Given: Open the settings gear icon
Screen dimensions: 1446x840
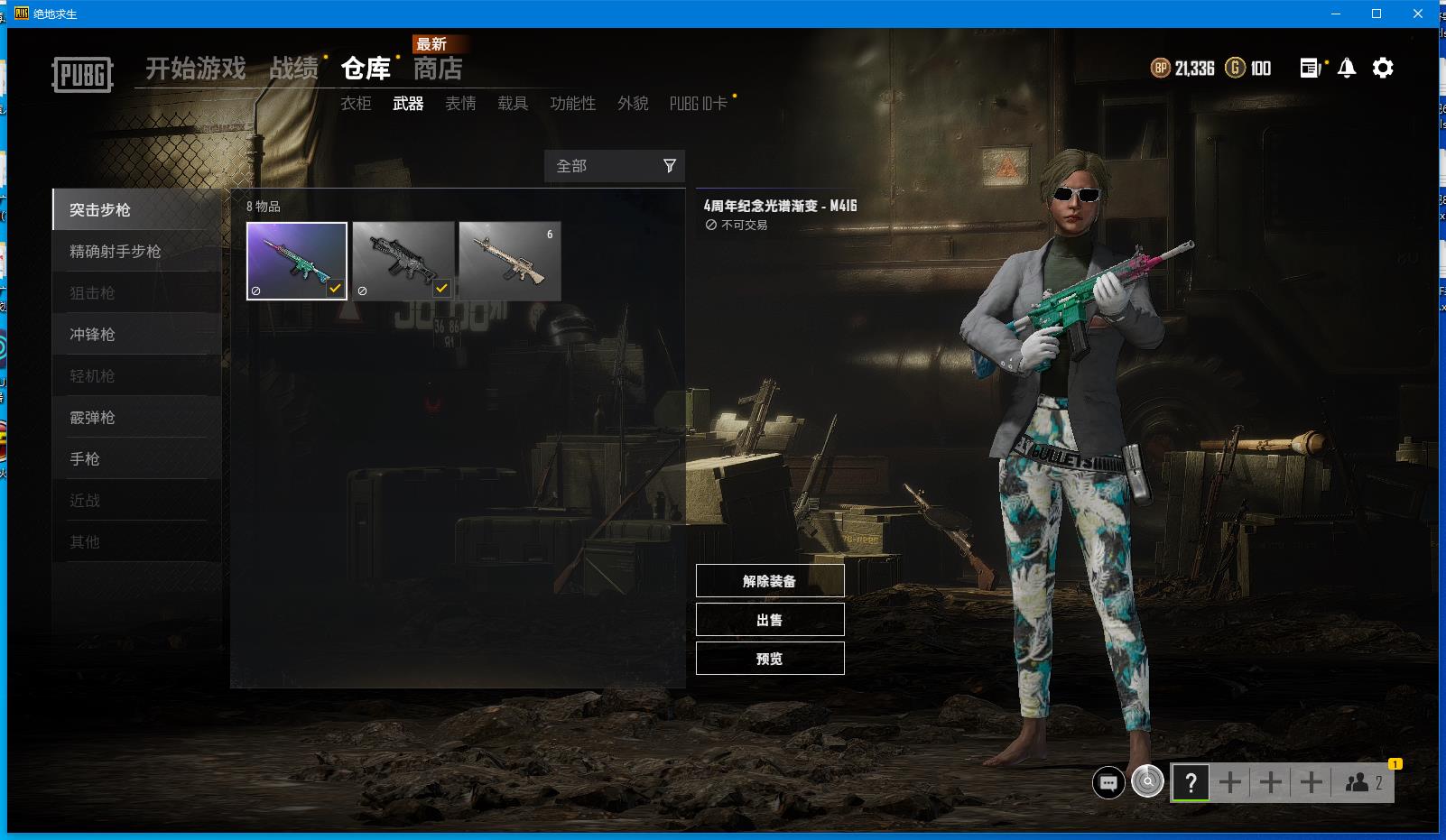Looking at the screenshot, I should coord(1383,68).
